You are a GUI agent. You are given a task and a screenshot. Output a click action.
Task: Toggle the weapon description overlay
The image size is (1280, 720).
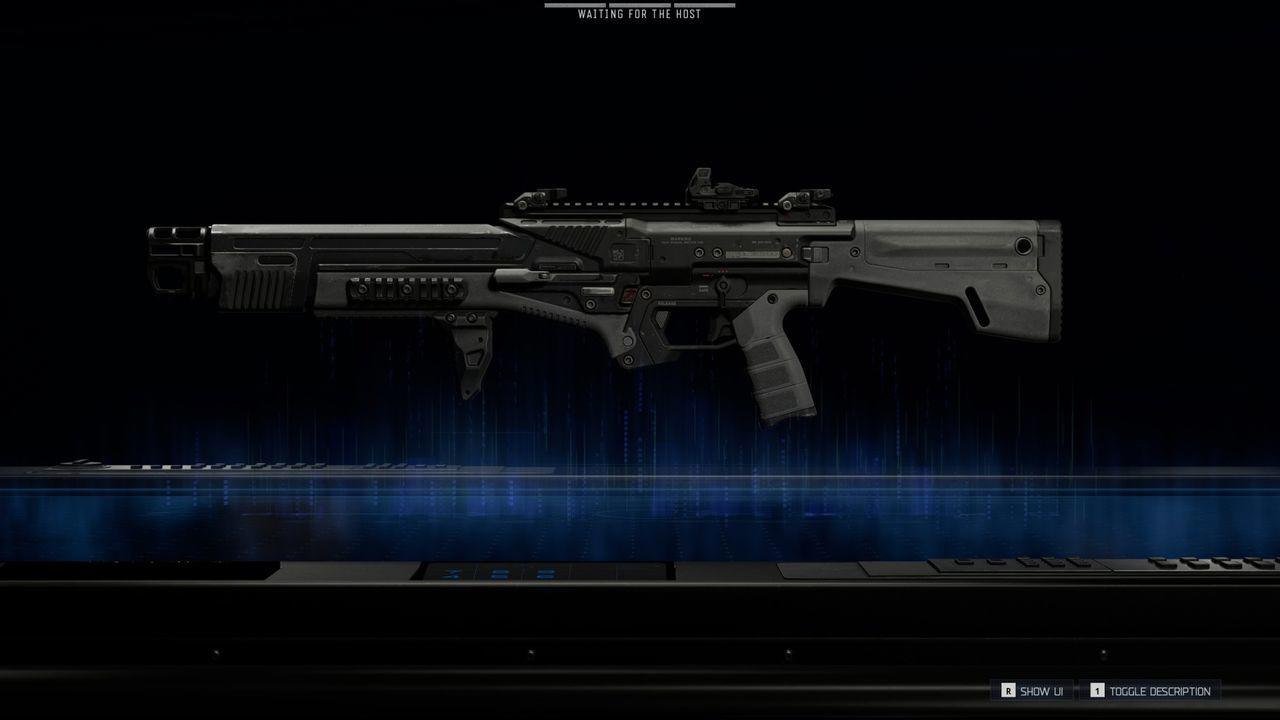click(x=1160, y=690)
